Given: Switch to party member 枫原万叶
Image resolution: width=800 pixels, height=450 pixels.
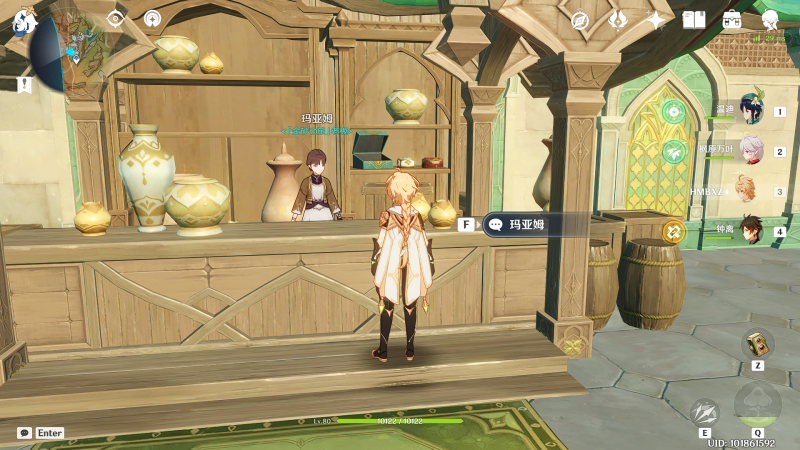Looking at the screenshot, I should (750, 151).
